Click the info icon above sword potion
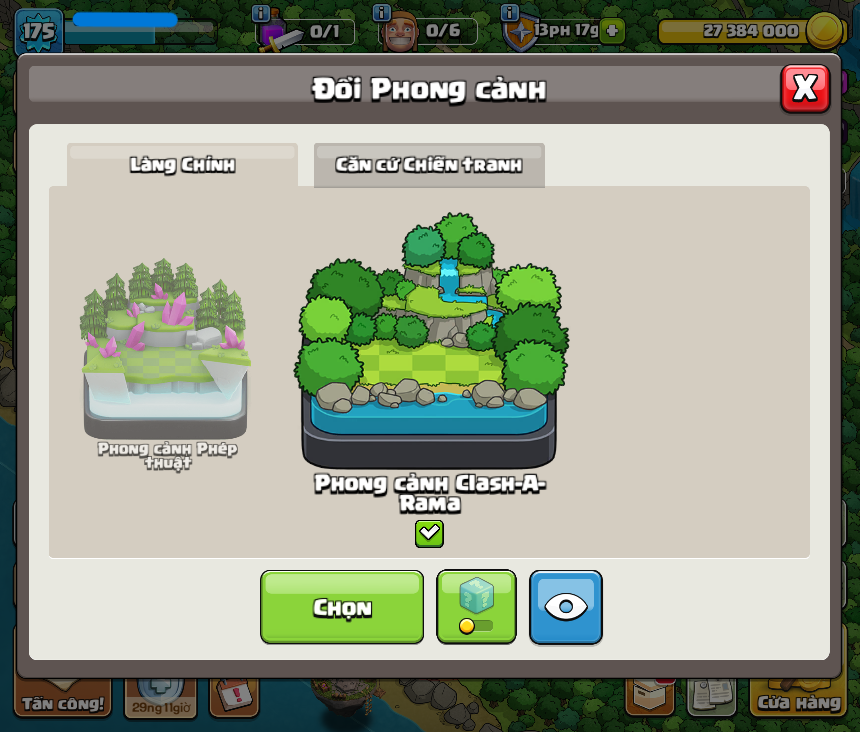The image size is (860, 732). coord(261,13)
